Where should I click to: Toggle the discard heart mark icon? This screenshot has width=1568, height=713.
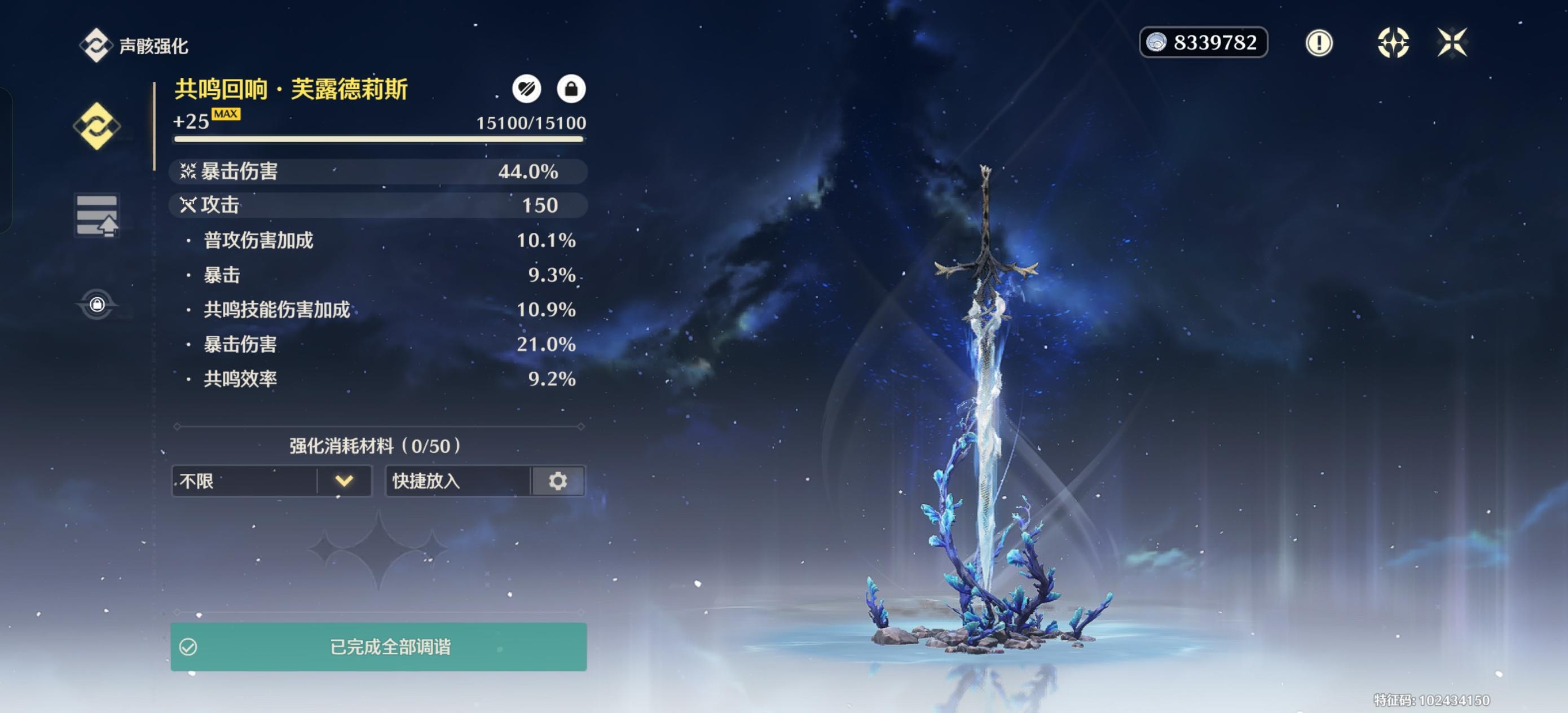[527, 89]
